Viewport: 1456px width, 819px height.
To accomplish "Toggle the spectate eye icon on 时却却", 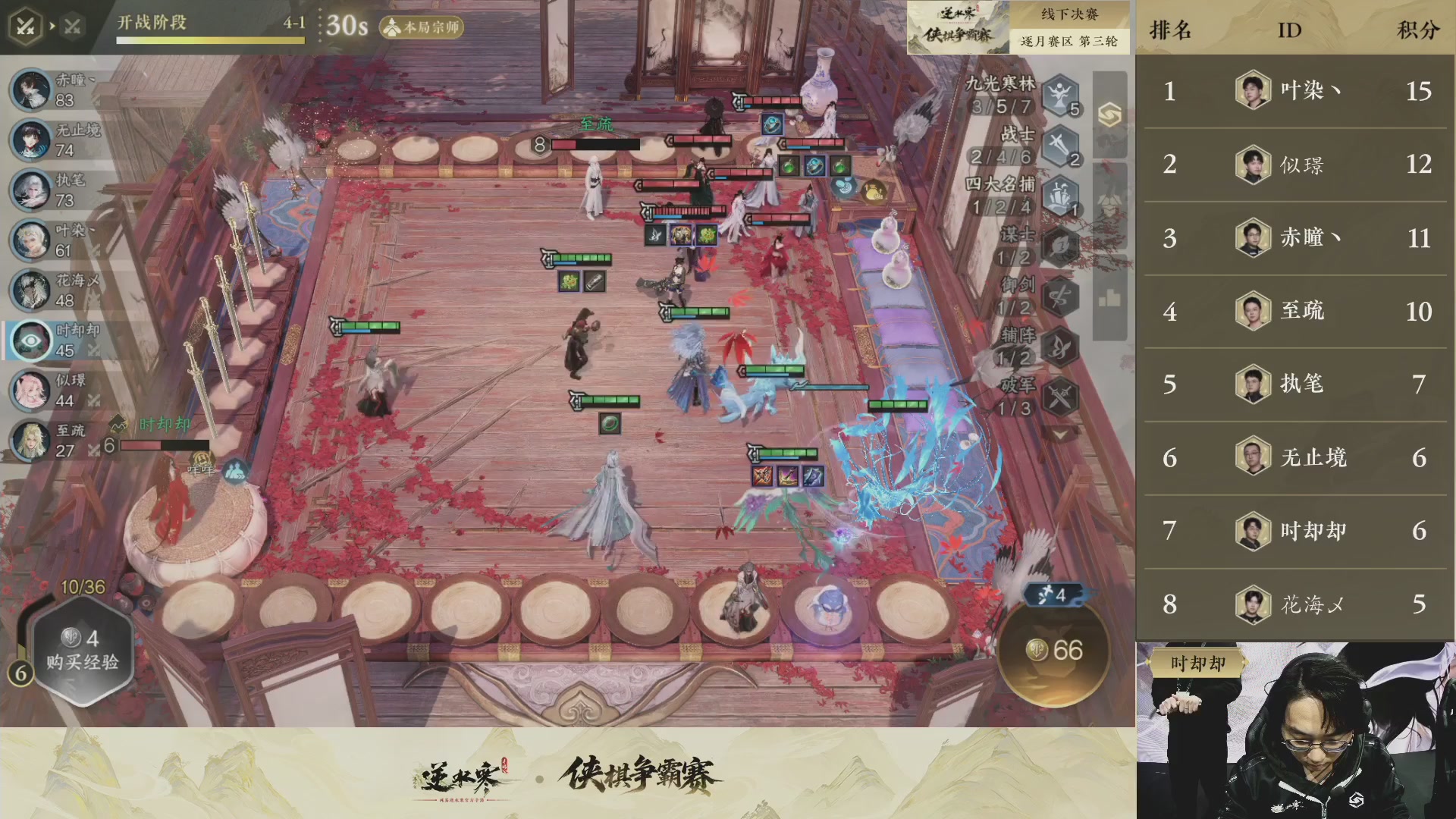I will [30, 340].
